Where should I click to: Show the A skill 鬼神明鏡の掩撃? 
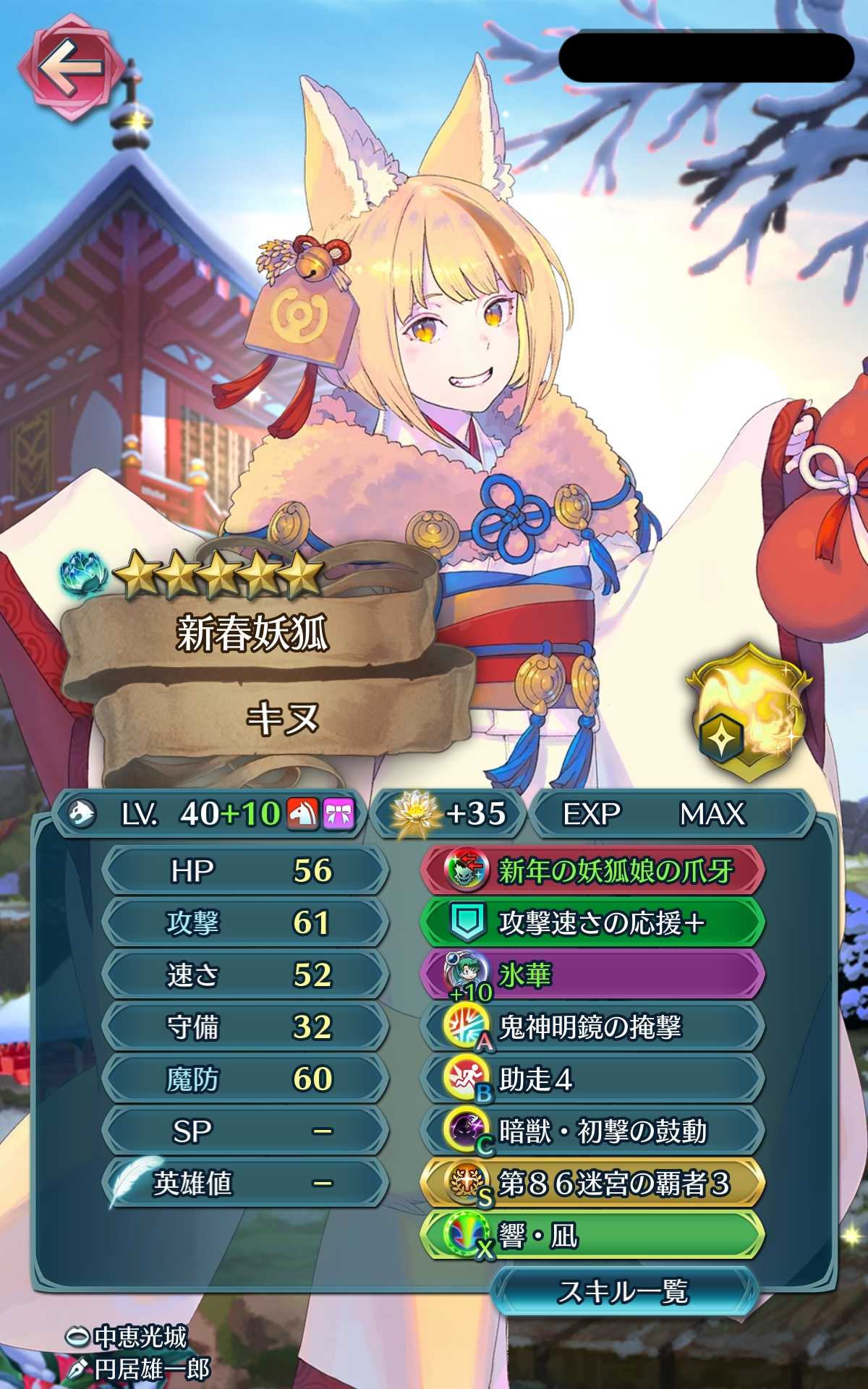point(592,1027)
